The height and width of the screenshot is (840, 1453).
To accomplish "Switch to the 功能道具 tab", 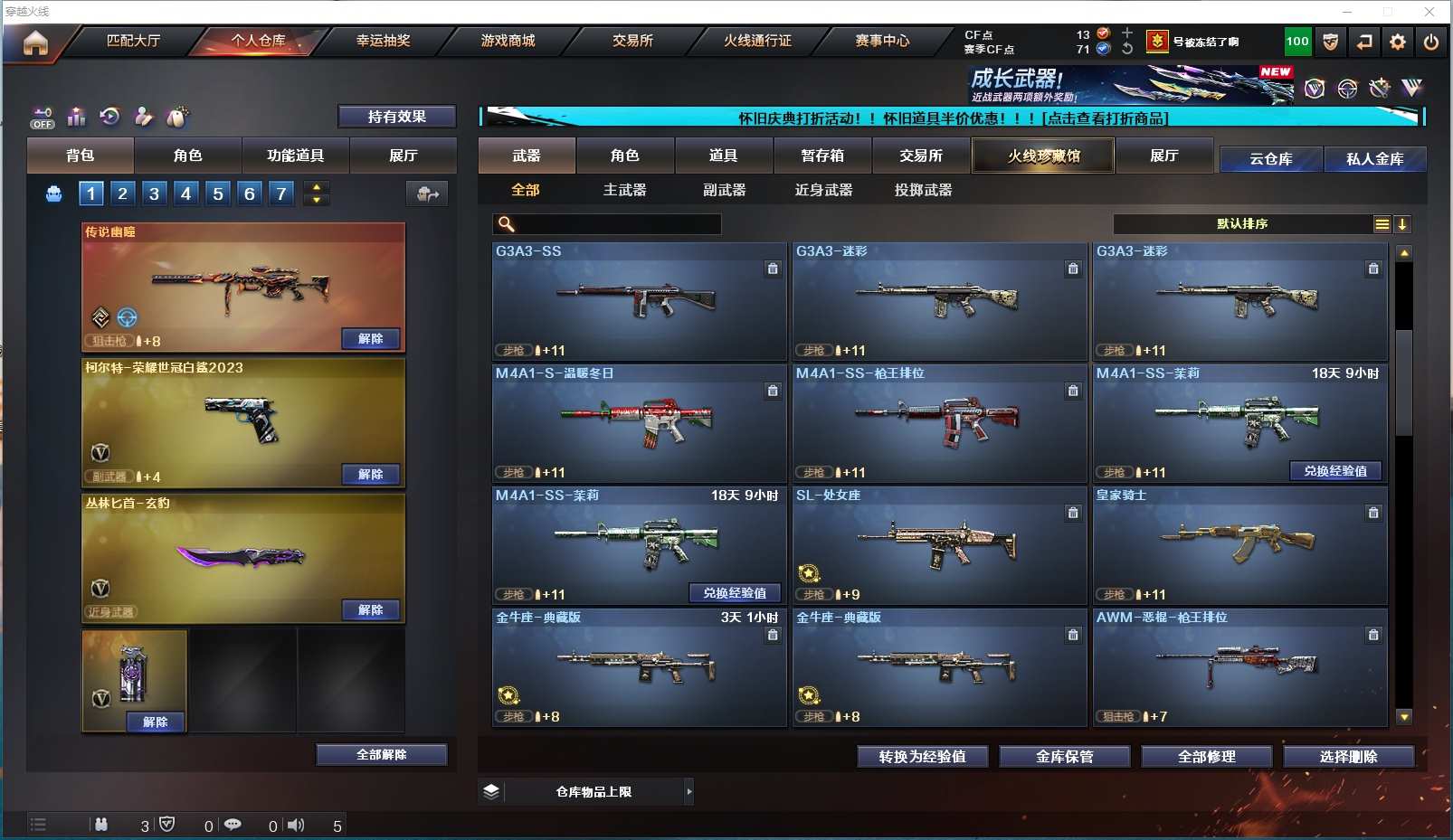I will click(x=295, y=156).
